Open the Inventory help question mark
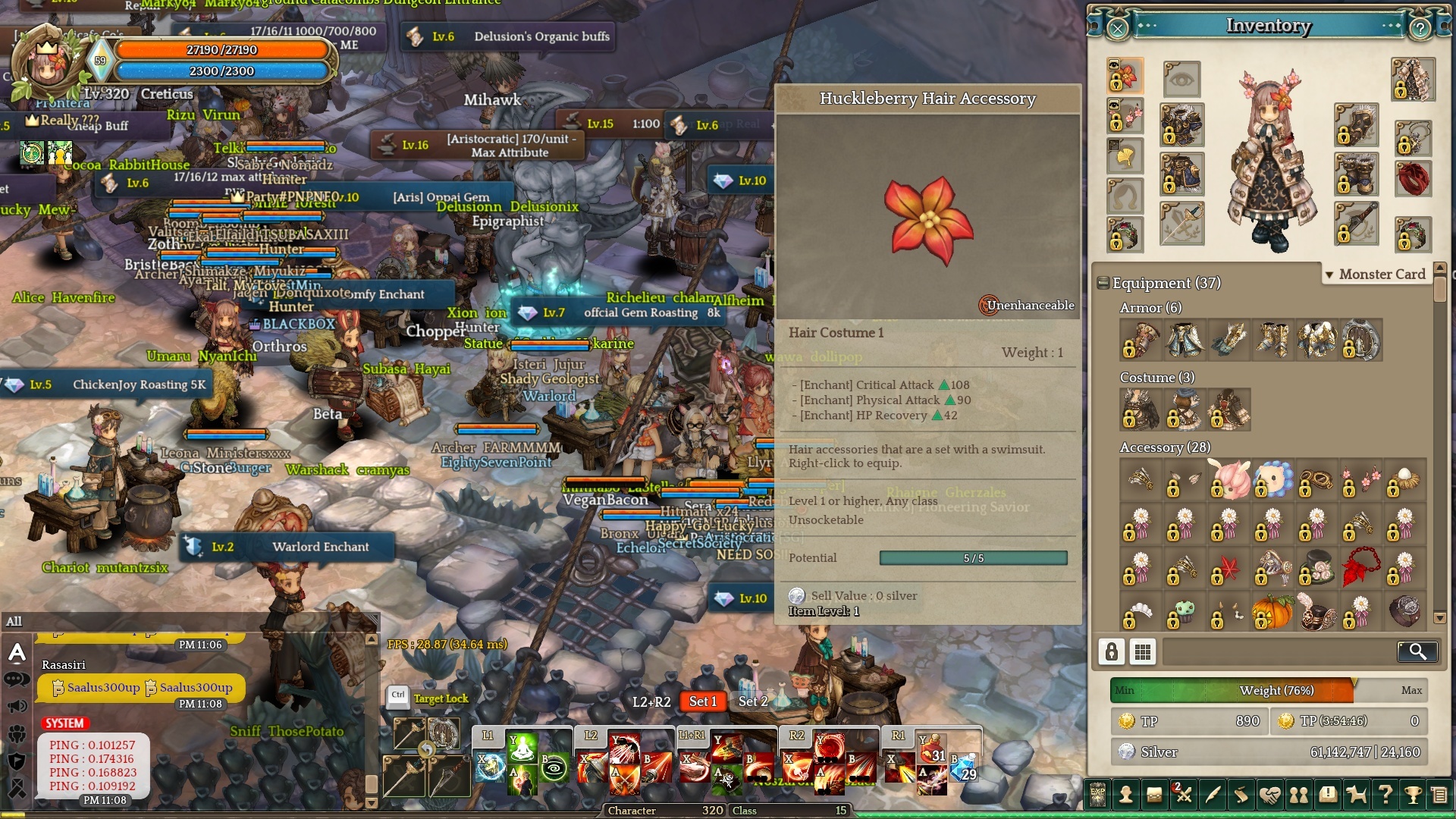Viewport: 1456px width, 819px height. pos(1420,29)
